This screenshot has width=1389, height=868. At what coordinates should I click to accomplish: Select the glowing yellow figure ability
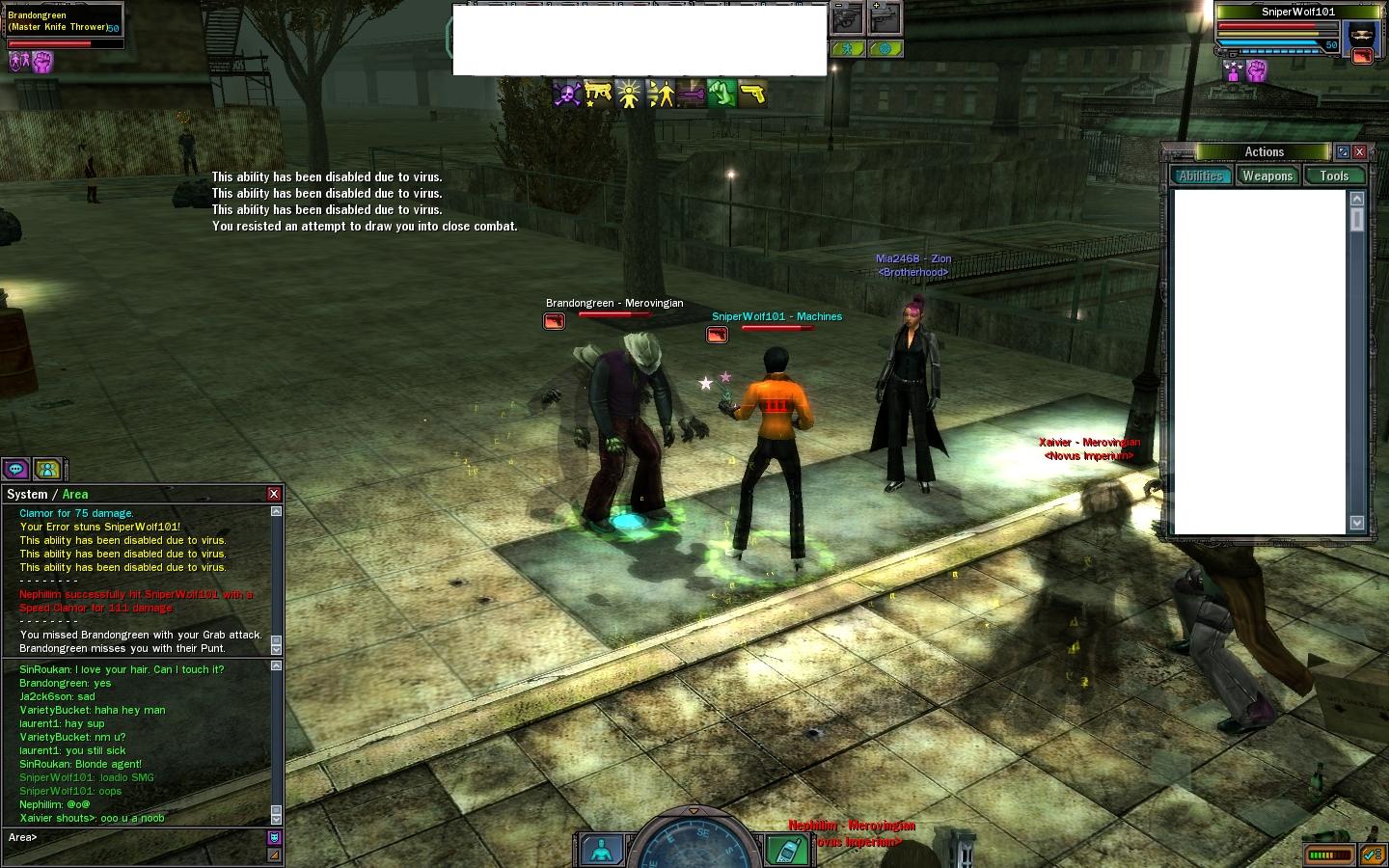tap(629, 94)
